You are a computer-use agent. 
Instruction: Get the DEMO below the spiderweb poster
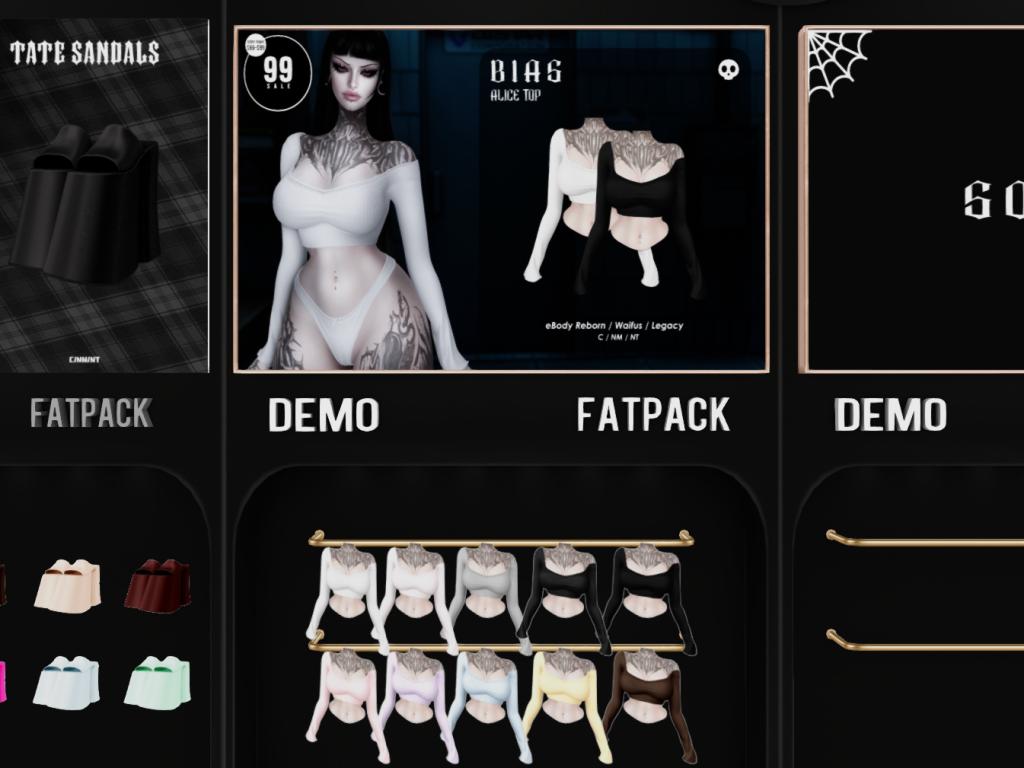tap(890, 415)
